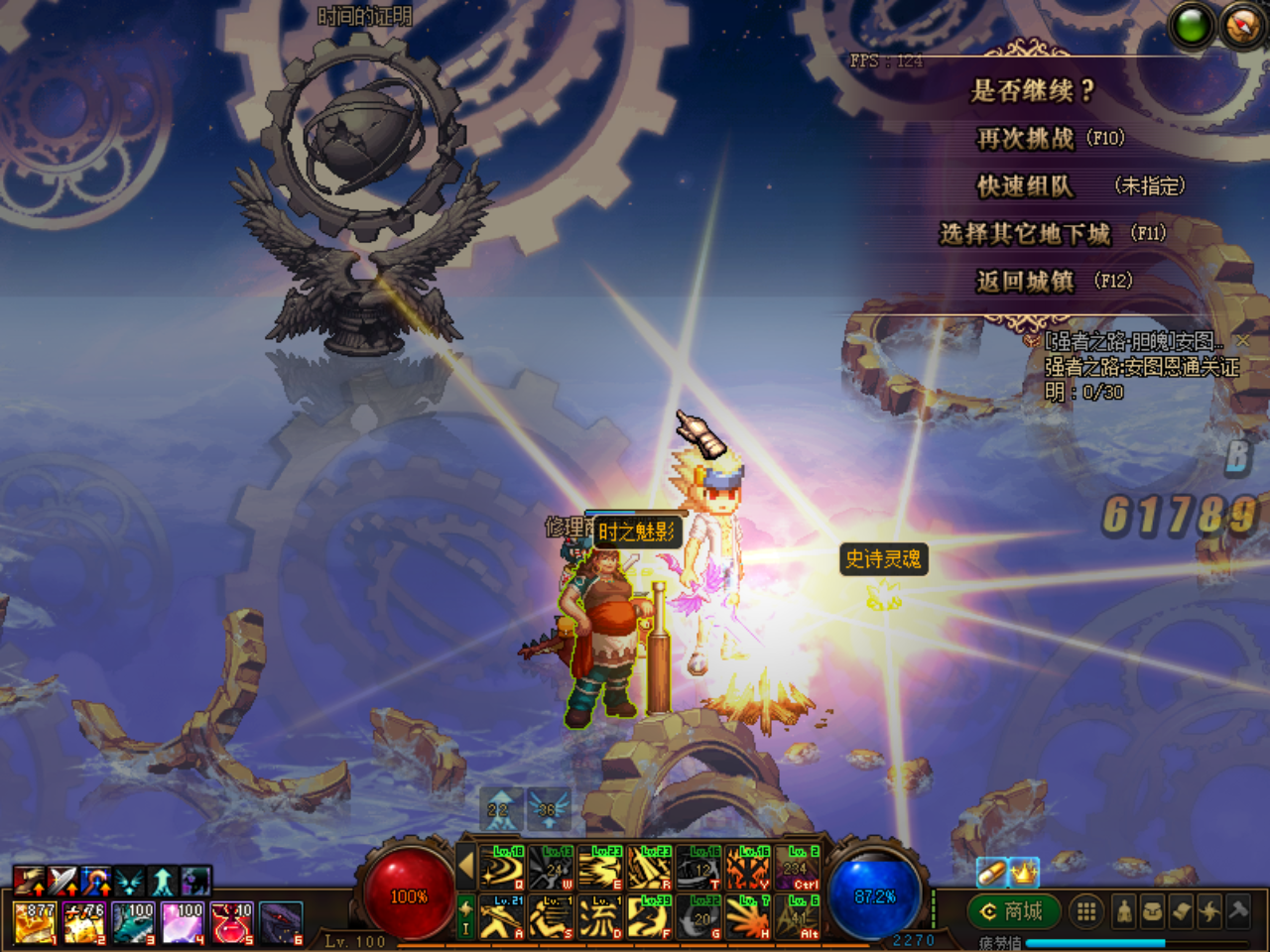This screenshot has height=952, width=1270.
Task: Choose 选择其它地下城 to pick another dungeon
Action: coord(1025,234)
